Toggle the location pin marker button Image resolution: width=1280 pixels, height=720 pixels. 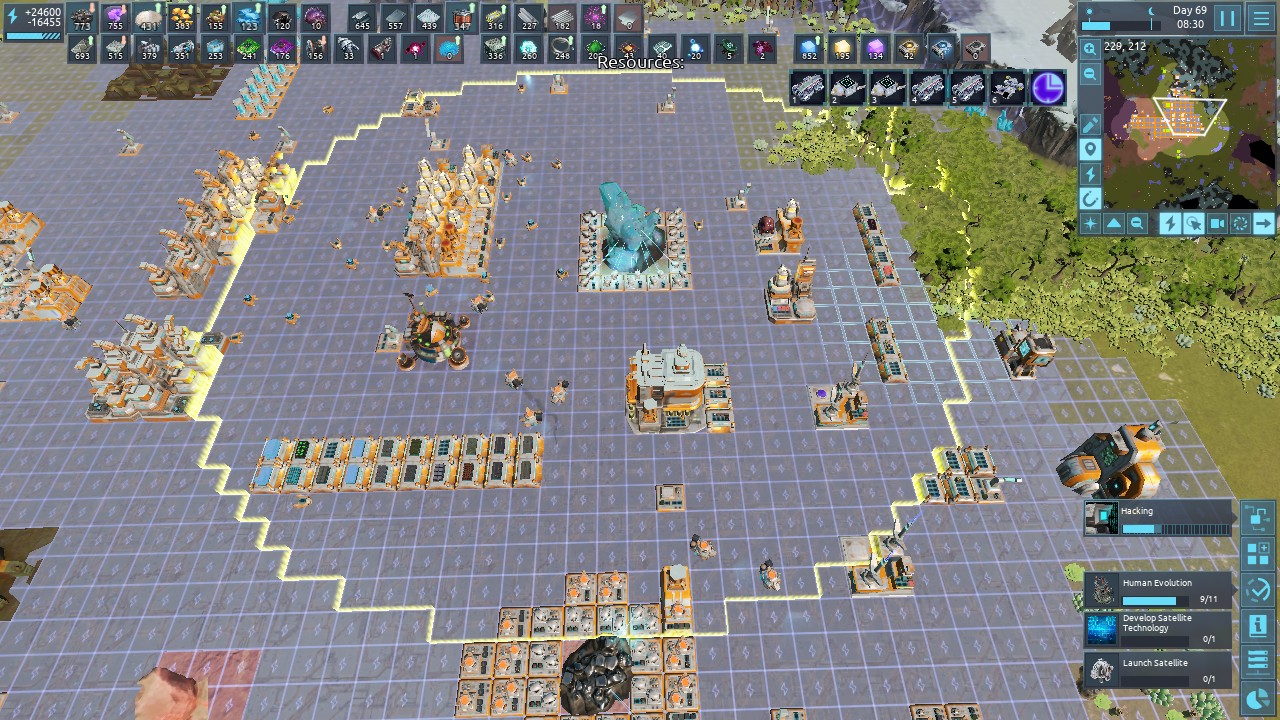coord(1090,150)
